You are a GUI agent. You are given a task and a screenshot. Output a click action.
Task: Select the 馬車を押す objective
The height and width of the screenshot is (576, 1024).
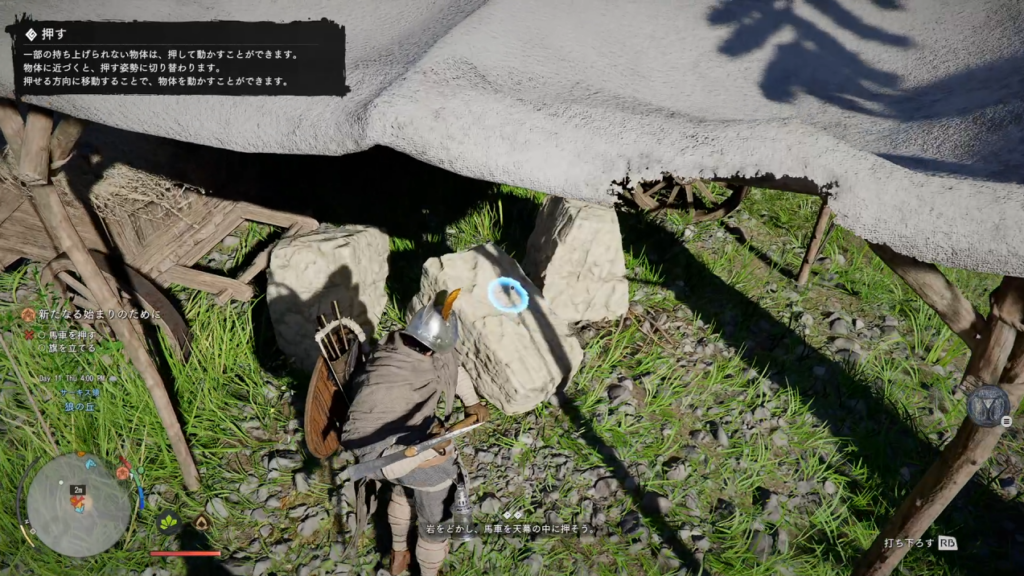[72, 333]
